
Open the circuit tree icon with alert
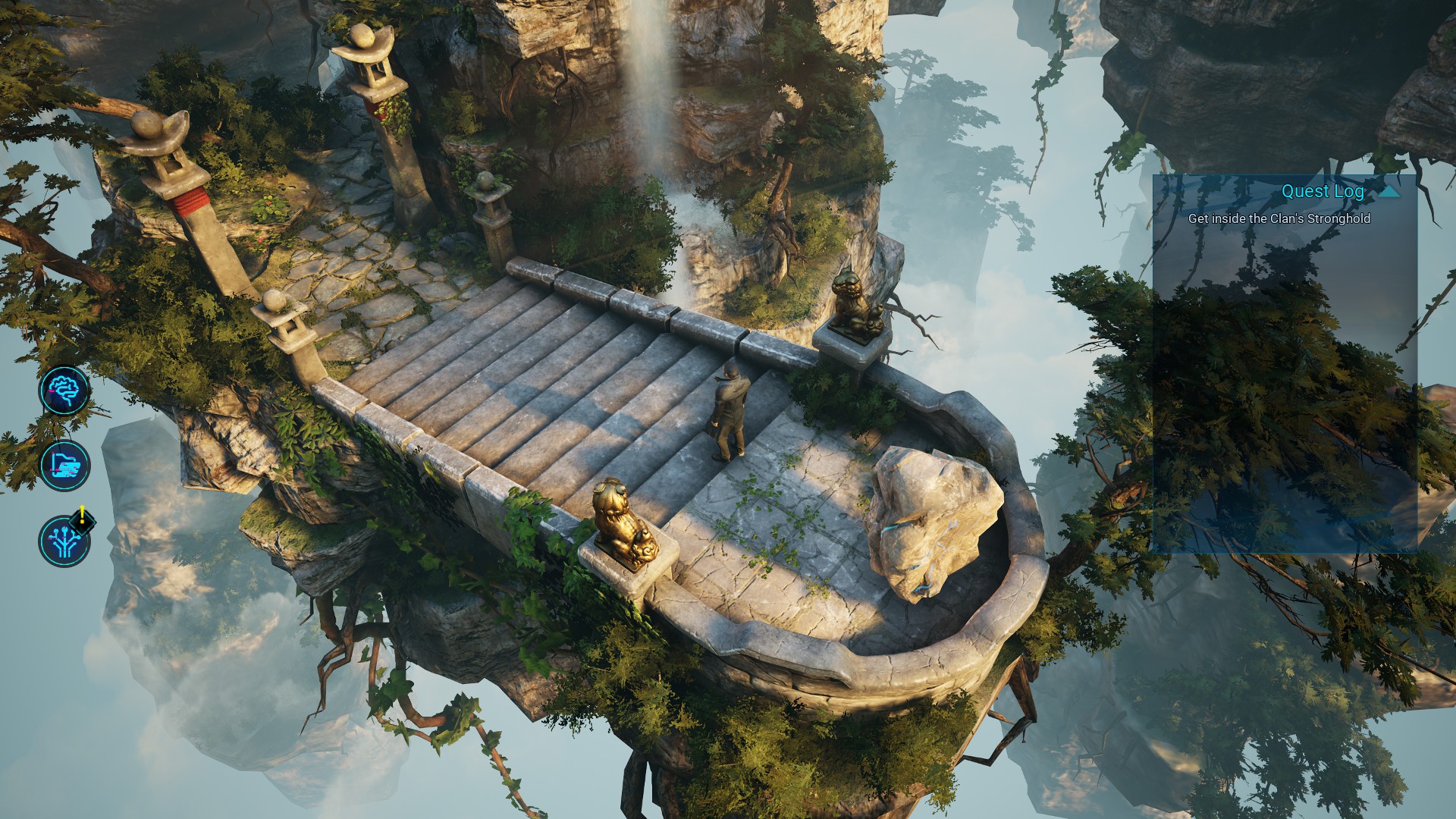[x=64, y=541]
